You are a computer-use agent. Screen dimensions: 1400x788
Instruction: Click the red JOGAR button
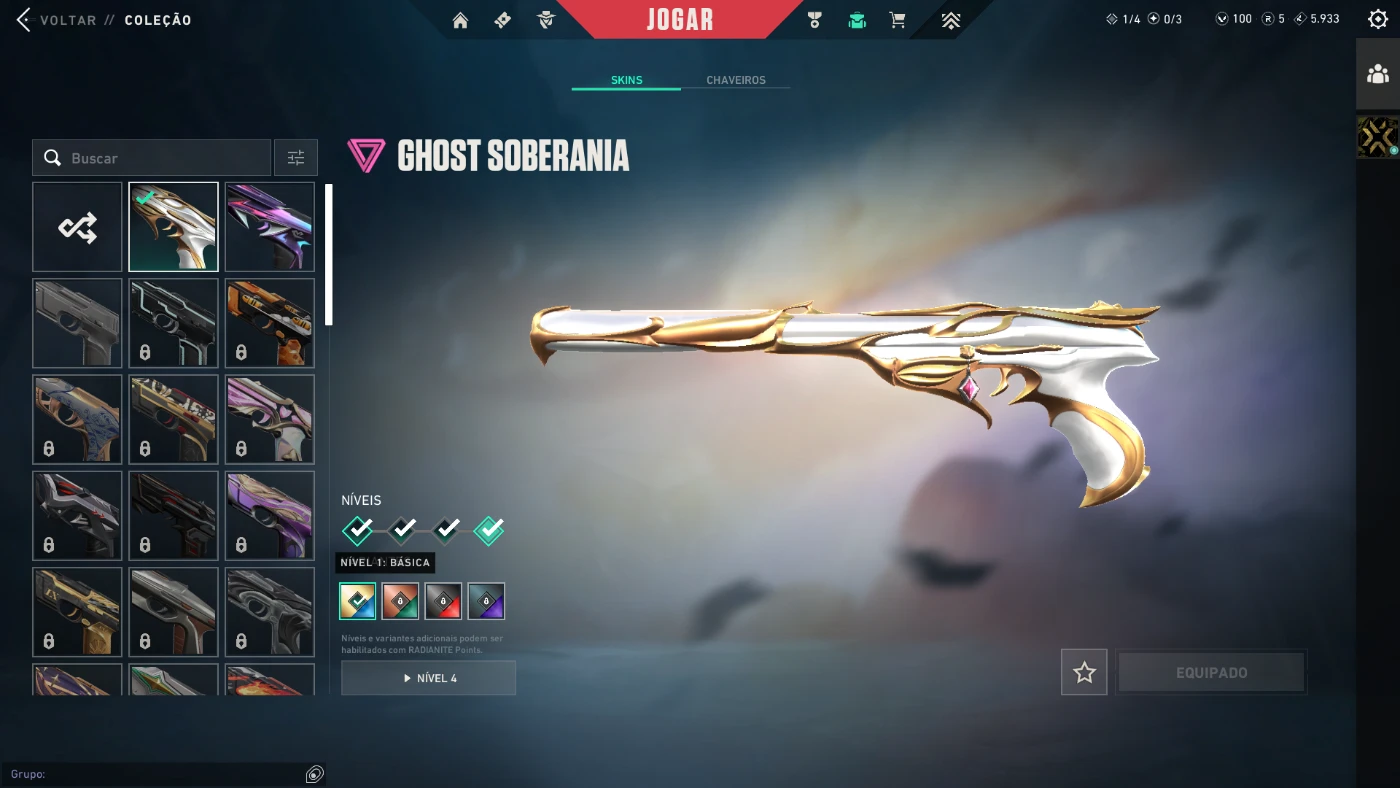[x=680, y=20]
